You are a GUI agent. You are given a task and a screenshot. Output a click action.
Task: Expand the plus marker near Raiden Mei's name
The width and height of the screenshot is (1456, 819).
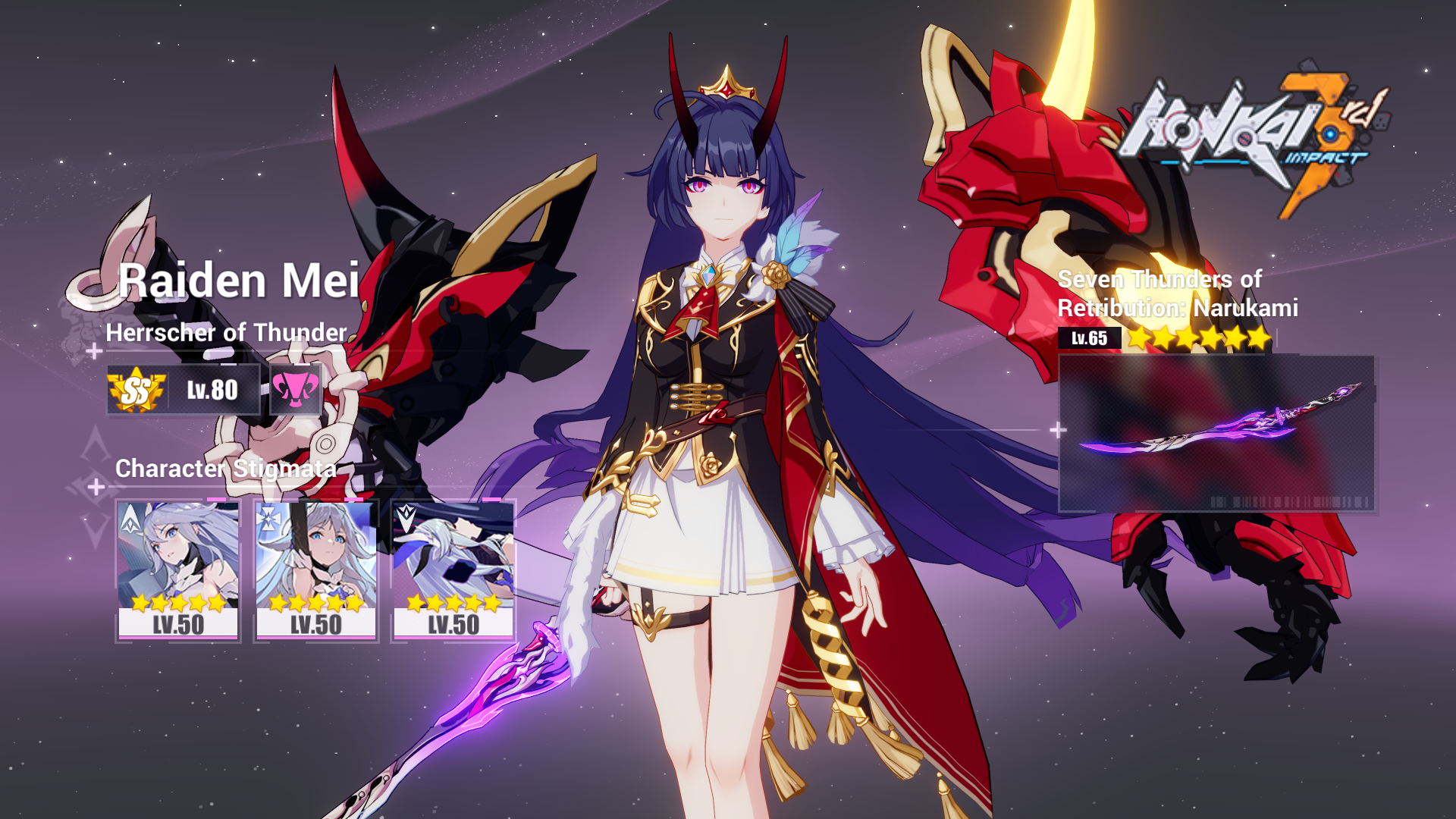tap(96, 351)
